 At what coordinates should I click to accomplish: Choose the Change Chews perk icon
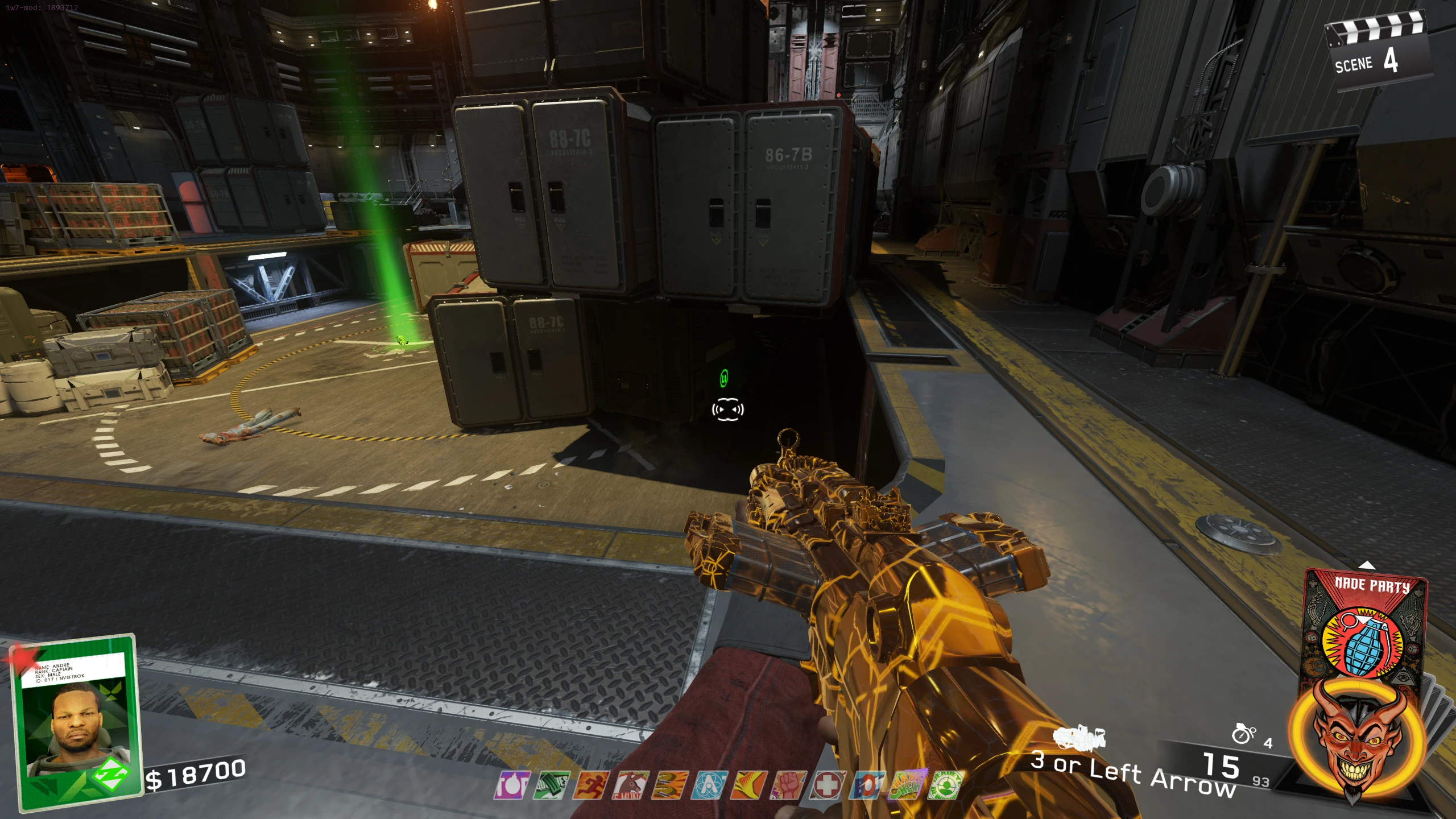pos(907,786)
